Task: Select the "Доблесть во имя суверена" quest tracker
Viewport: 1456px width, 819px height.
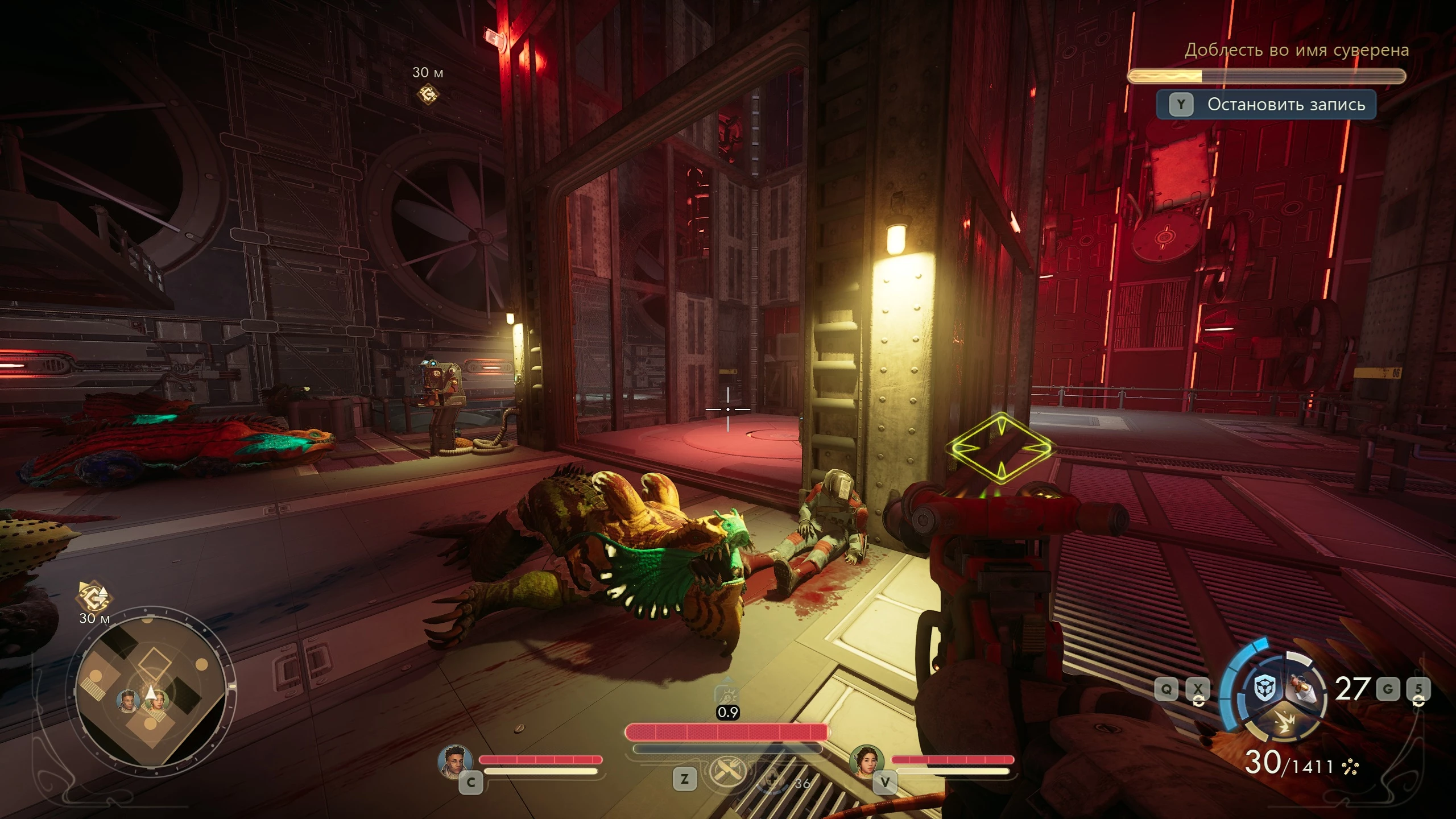Action: (x=1296, y=51)
